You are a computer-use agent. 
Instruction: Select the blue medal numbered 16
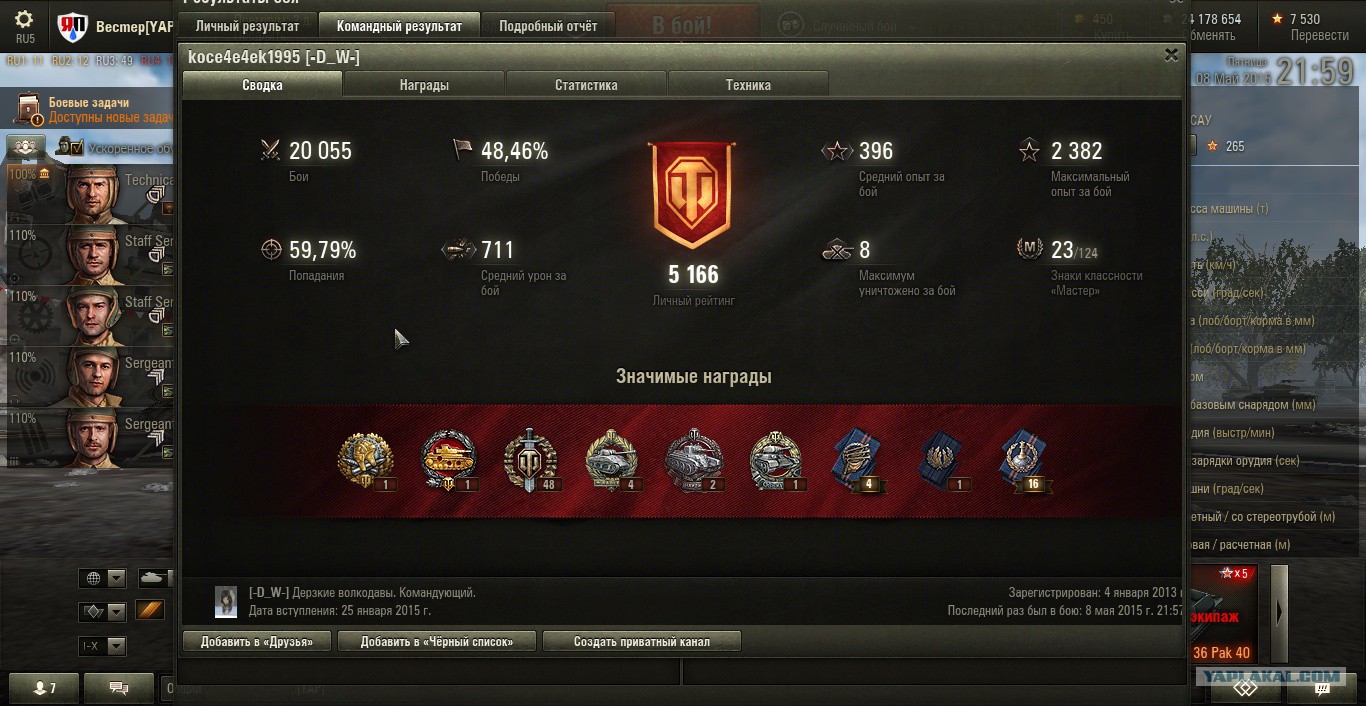[1023, 462]
